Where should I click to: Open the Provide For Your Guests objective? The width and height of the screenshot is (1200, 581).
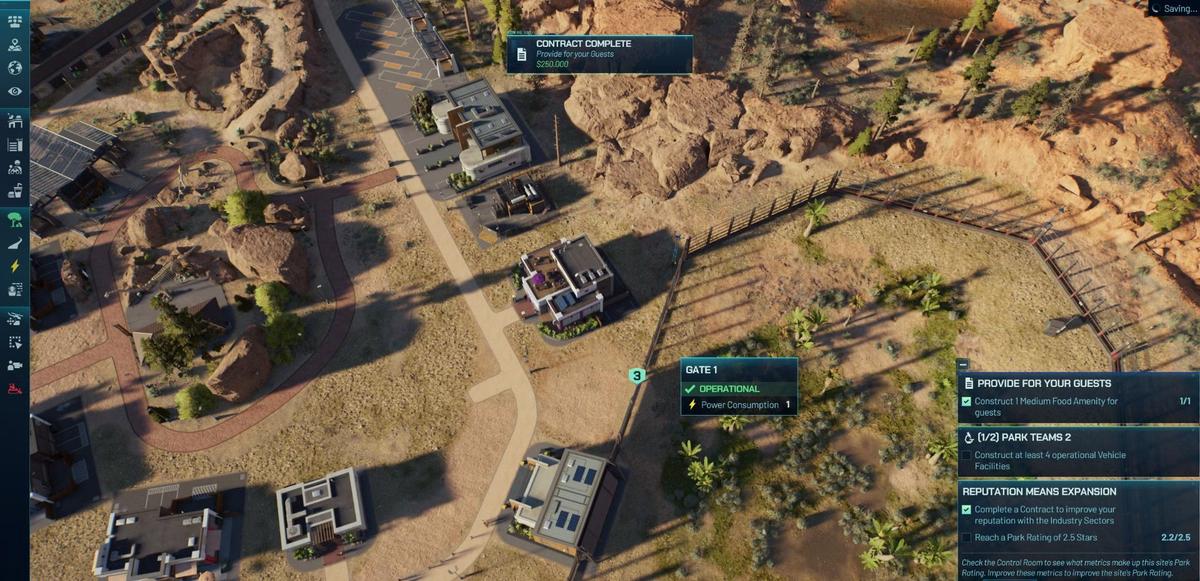1077,383
